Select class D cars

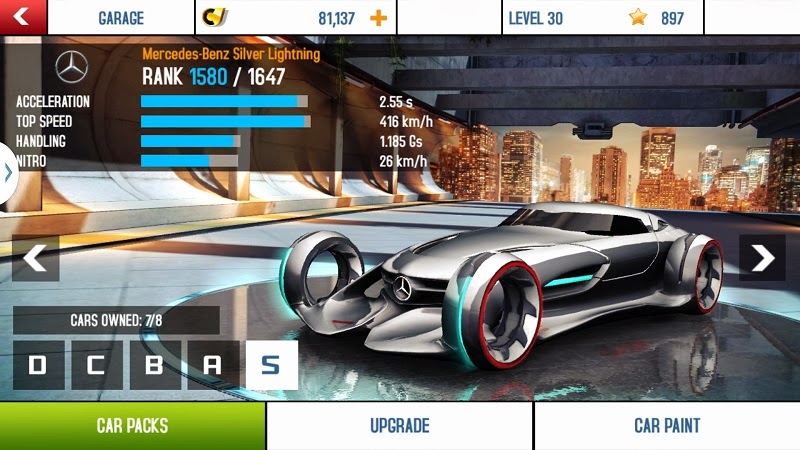tap(38, 365)
